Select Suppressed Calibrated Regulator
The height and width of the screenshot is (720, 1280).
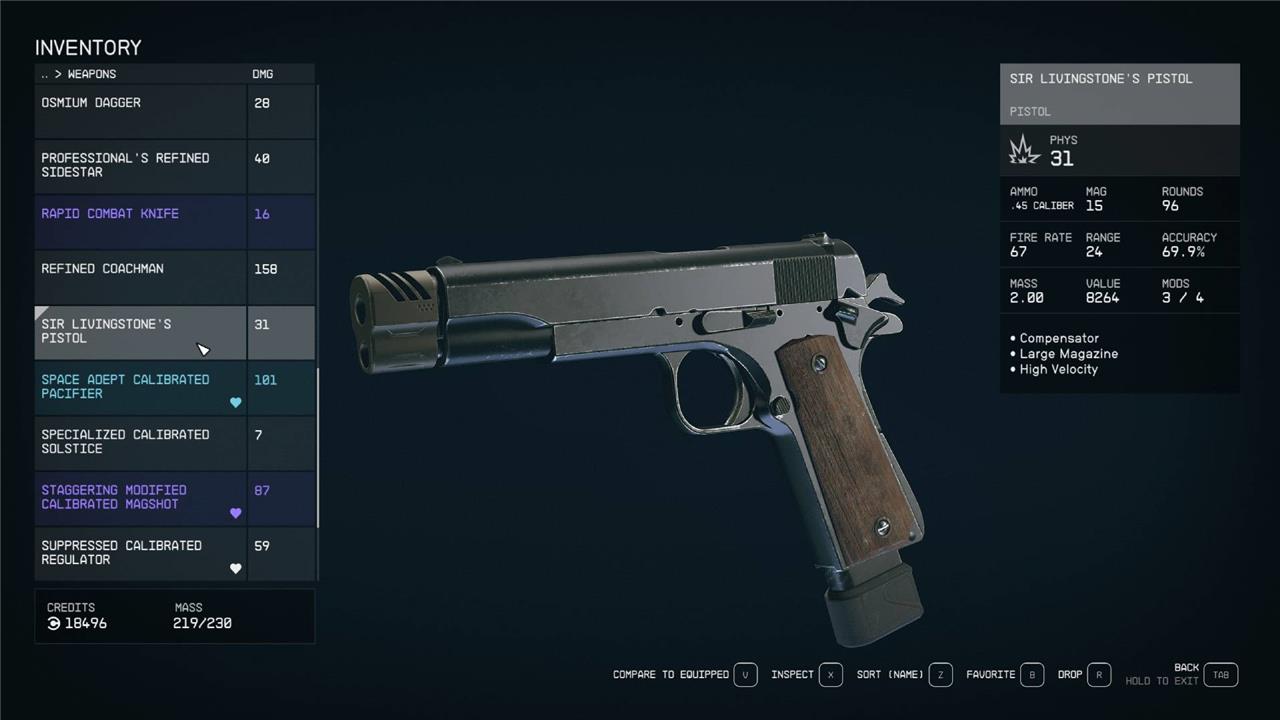click(x=140, y=554)
